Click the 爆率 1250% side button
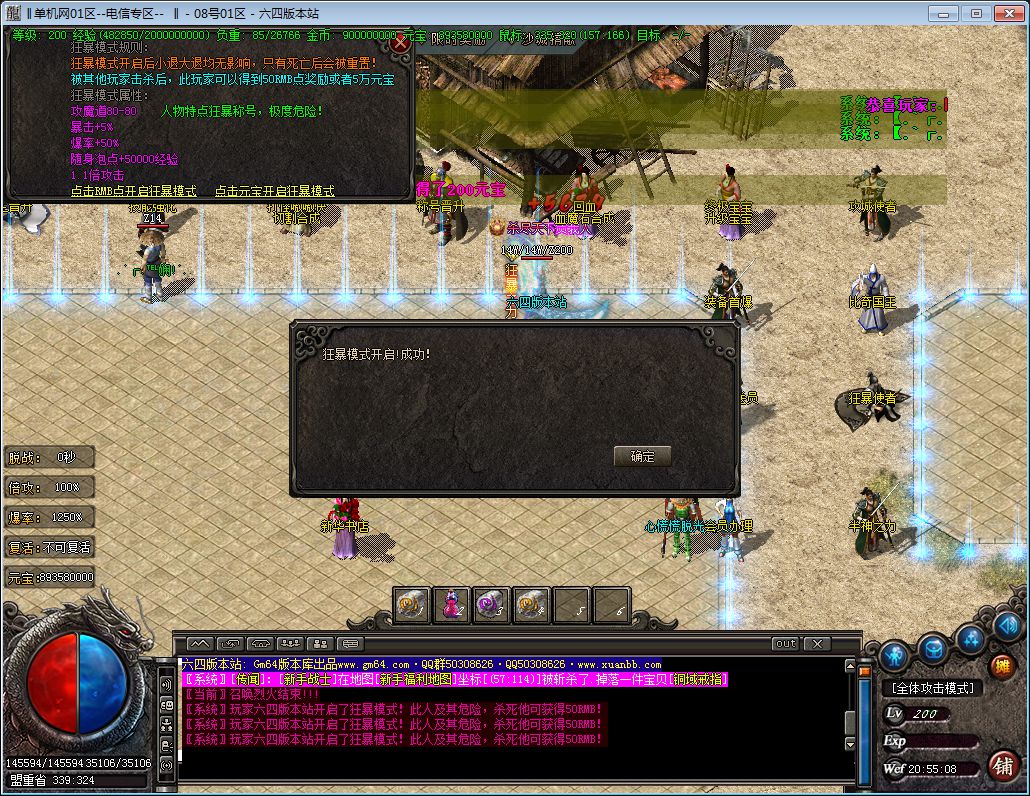Image resolution: width=1030 pixels, height=796 pixels. click(x=50, y=517)
